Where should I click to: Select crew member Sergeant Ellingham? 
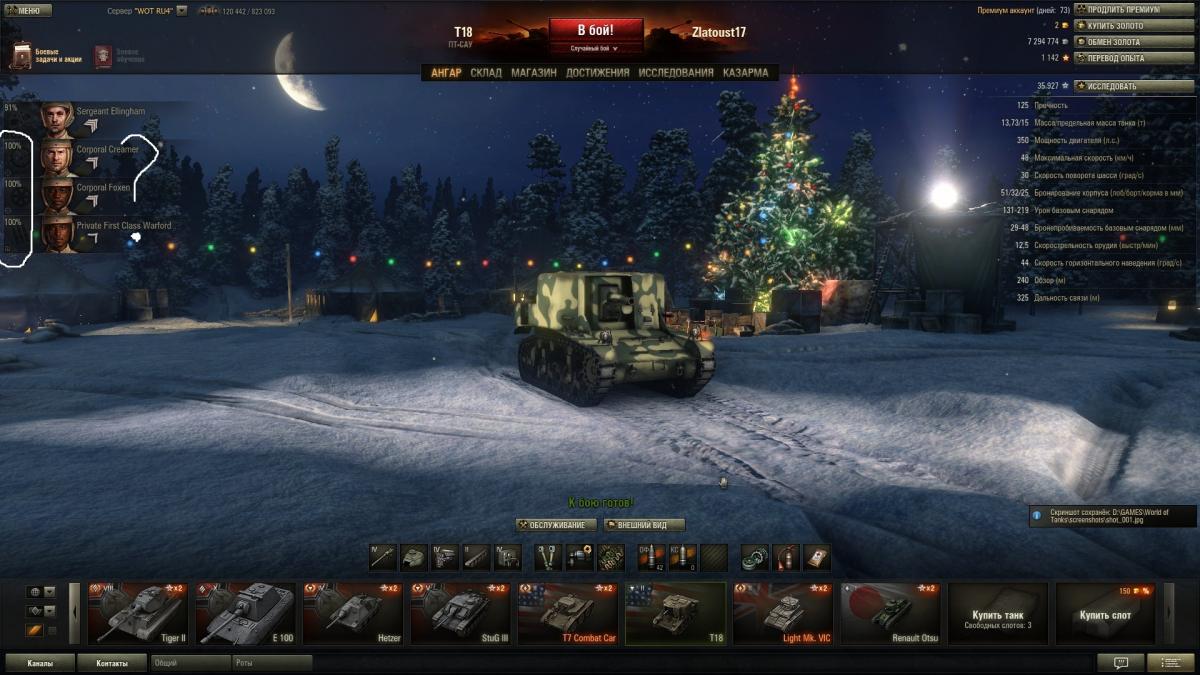click(x=100, y=118)
